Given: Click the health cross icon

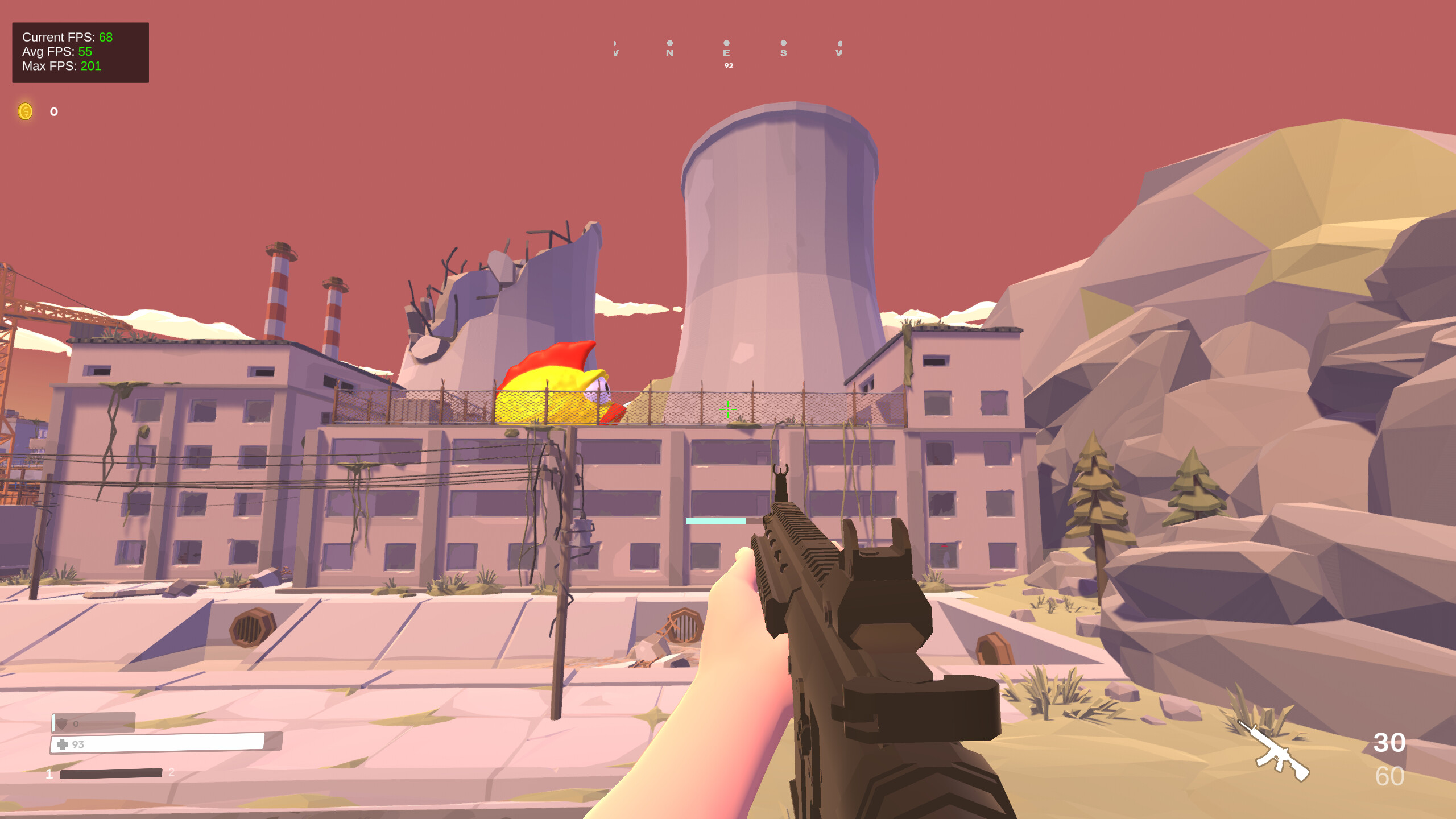Looking at the screenshot, I should coord(62,743).
